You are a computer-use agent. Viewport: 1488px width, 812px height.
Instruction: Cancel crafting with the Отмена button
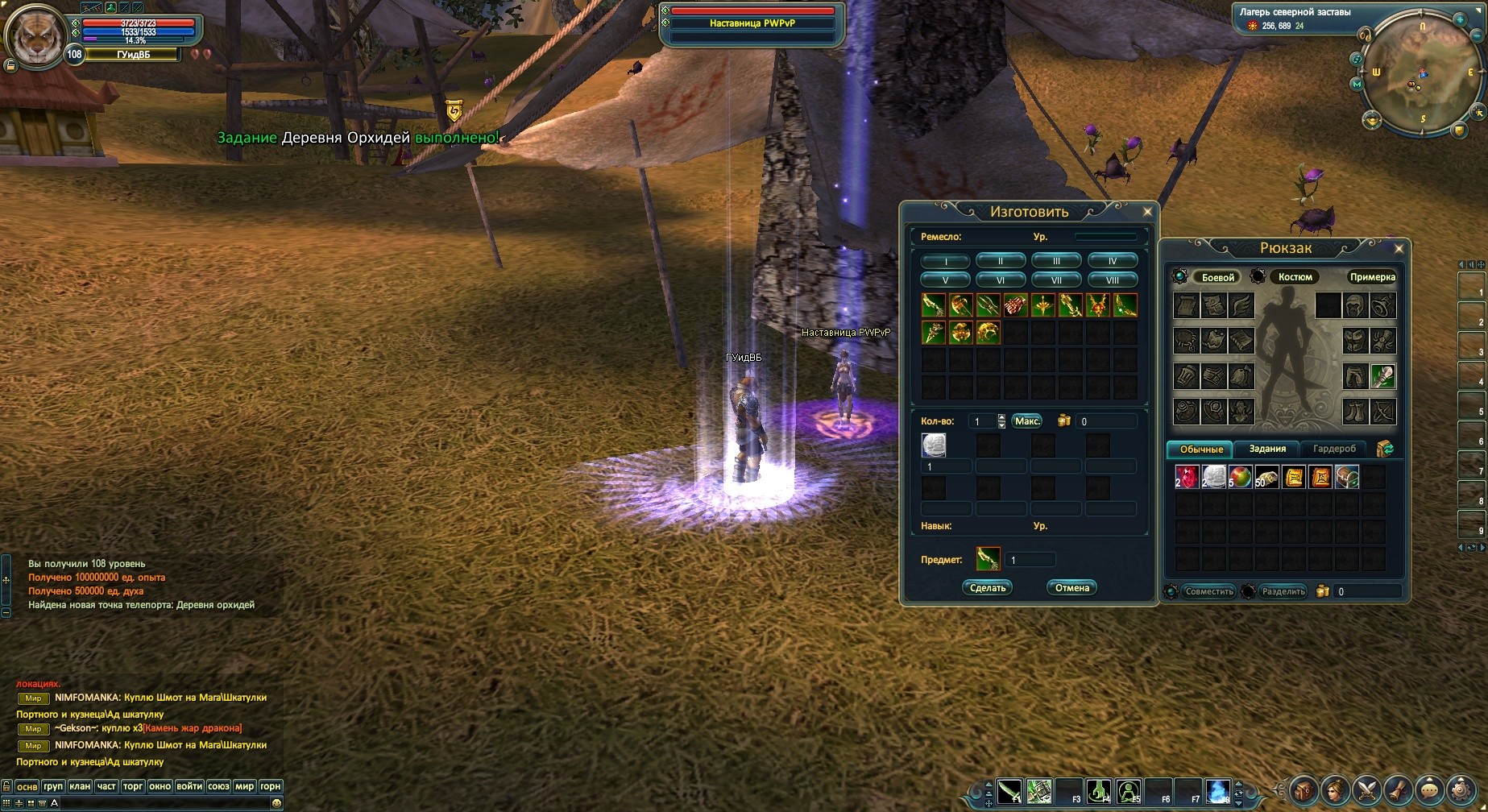click(x=1071, y=588)
